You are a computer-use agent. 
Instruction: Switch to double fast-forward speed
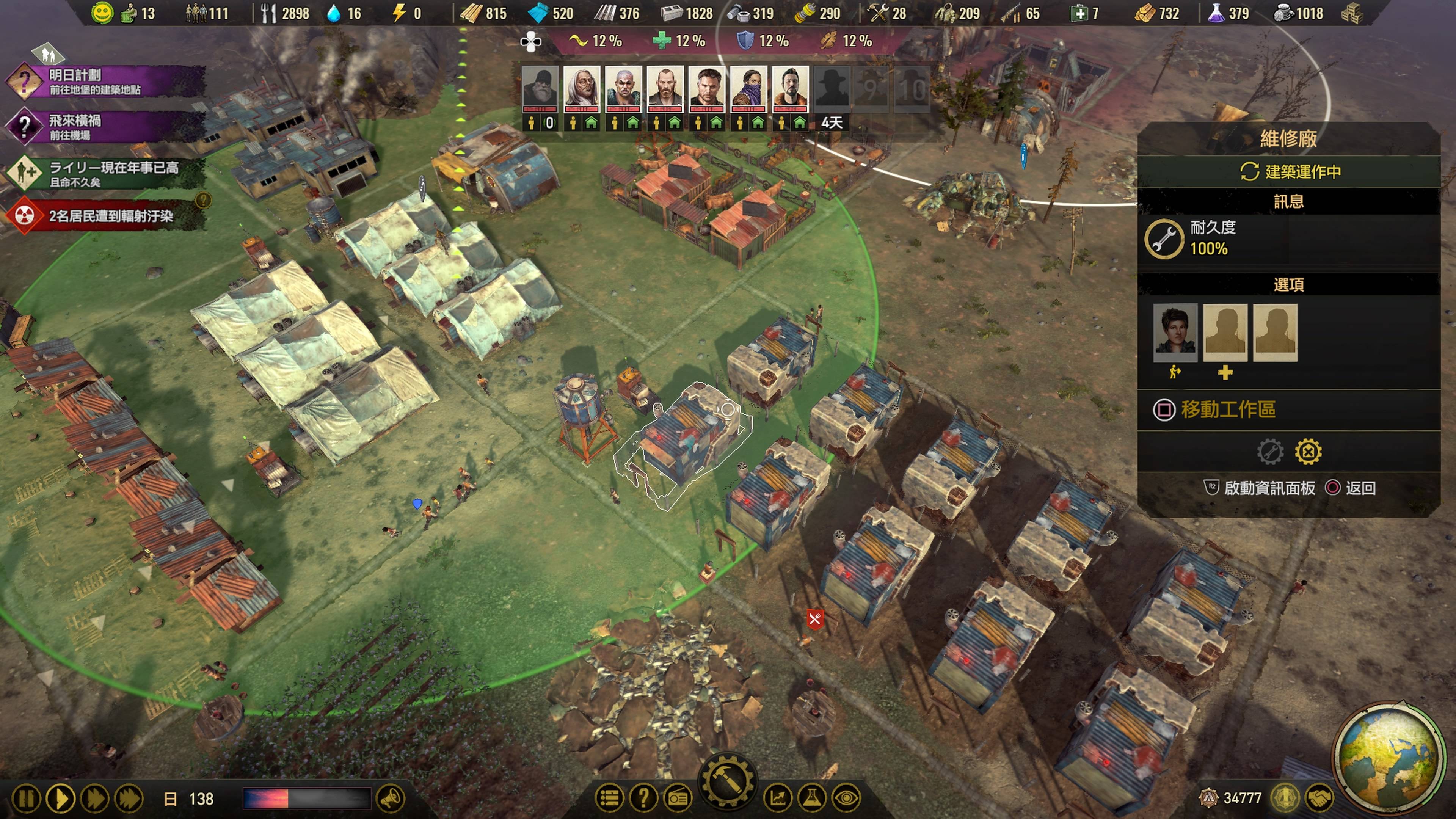coord(94,799)
